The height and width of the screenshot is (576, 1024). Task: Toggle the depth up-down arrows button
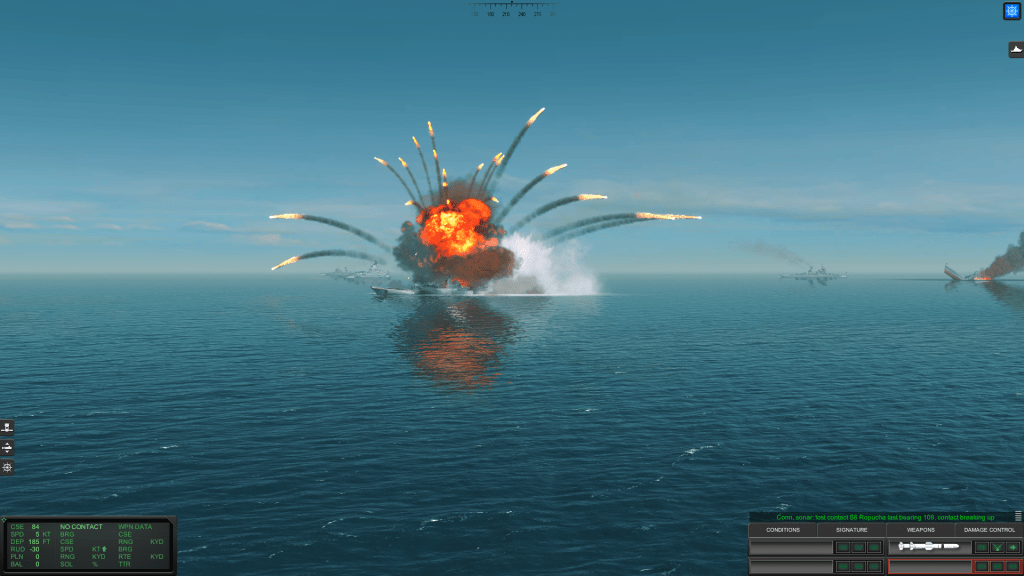click(8, 447)
